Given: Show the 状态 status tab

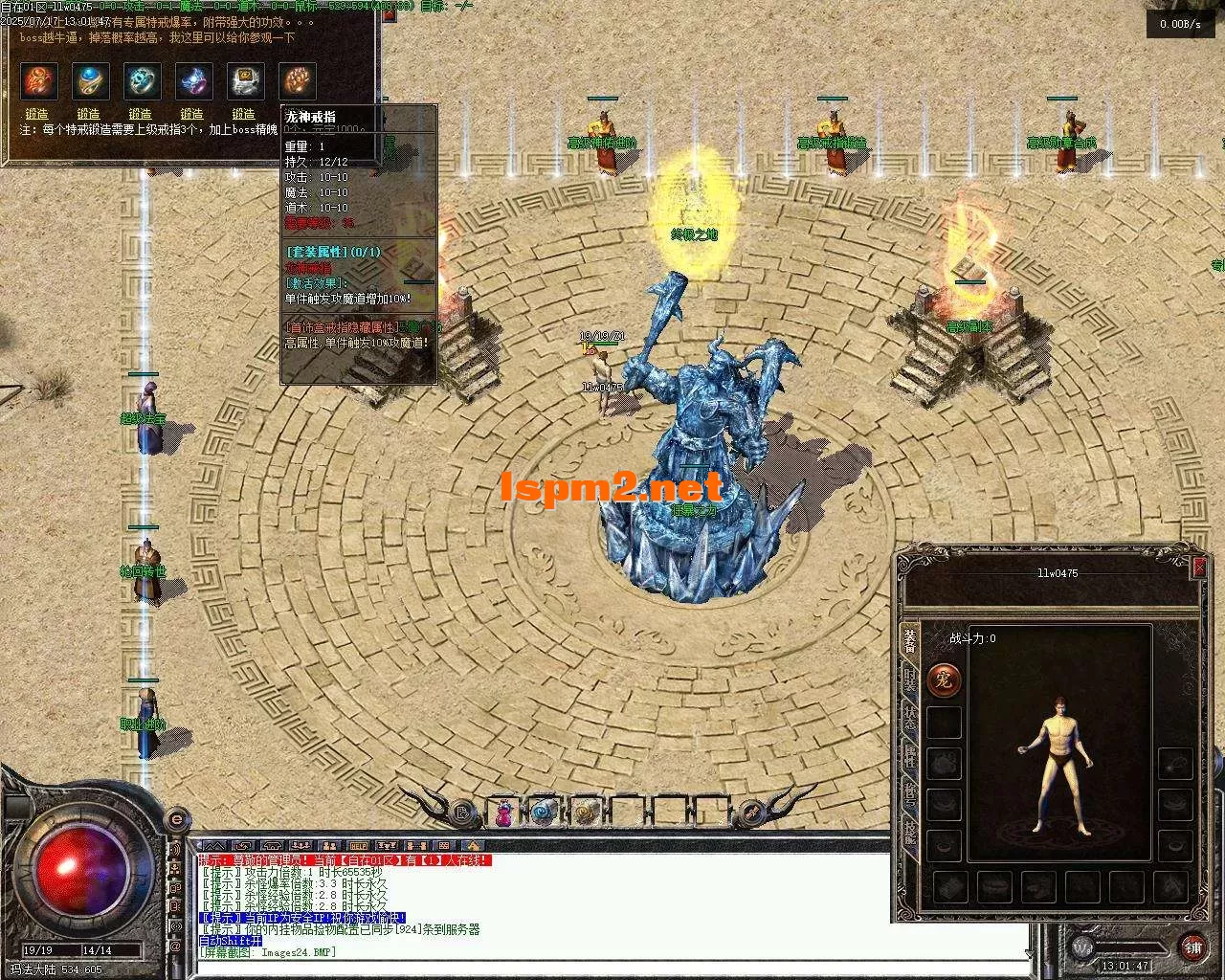Looking at the screenshot, I should pyautogui.click(x=909, y=718).
